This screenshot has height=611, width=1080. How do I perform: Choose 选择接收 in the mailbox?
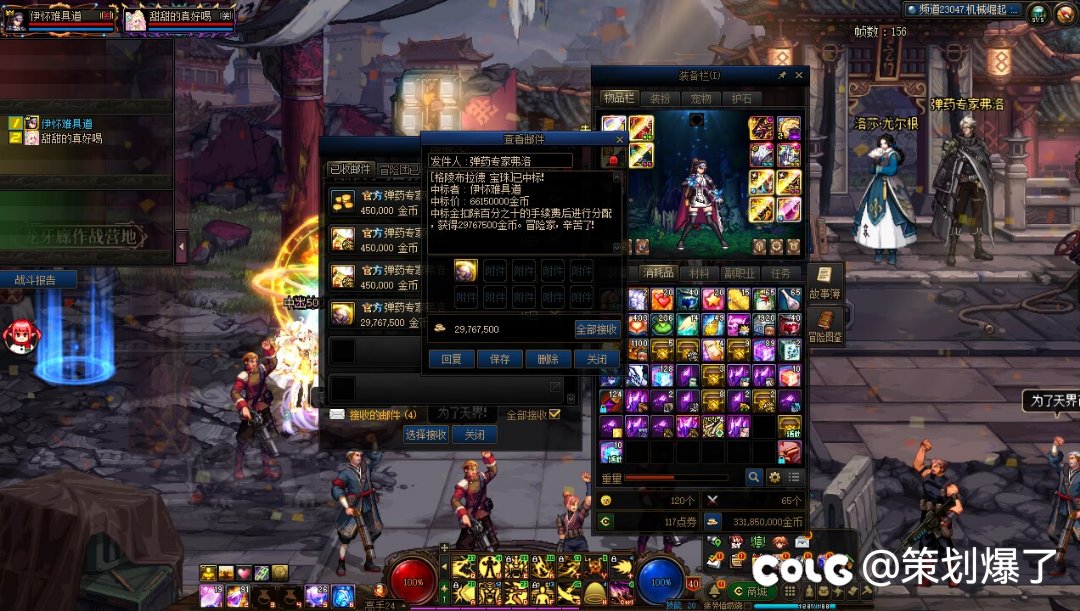tap(425, 435)
